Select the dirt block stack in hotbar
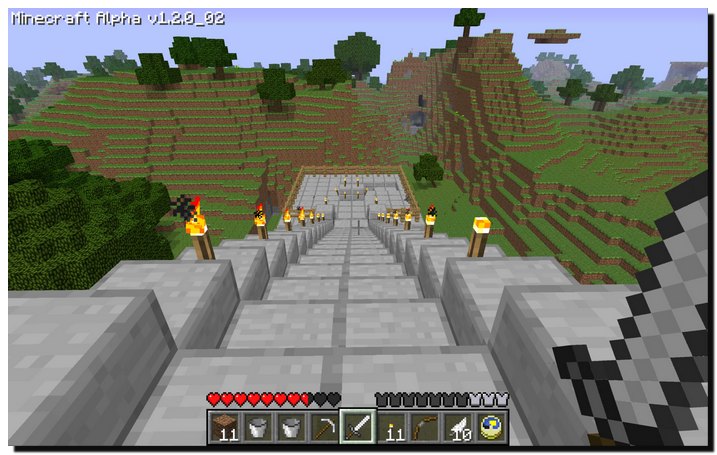This screenshot has width=717, height=455. [225, 427]
